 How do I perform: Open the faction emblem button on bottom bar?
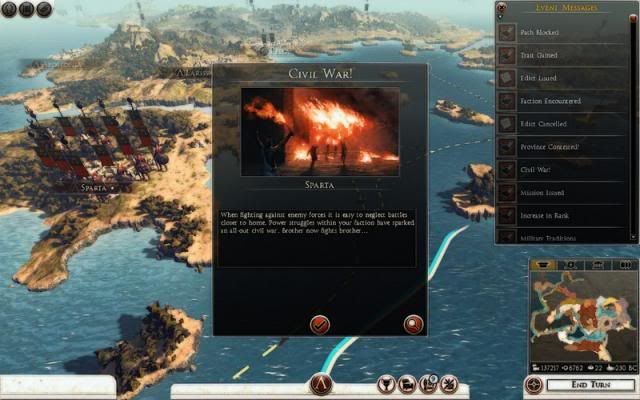320,385
